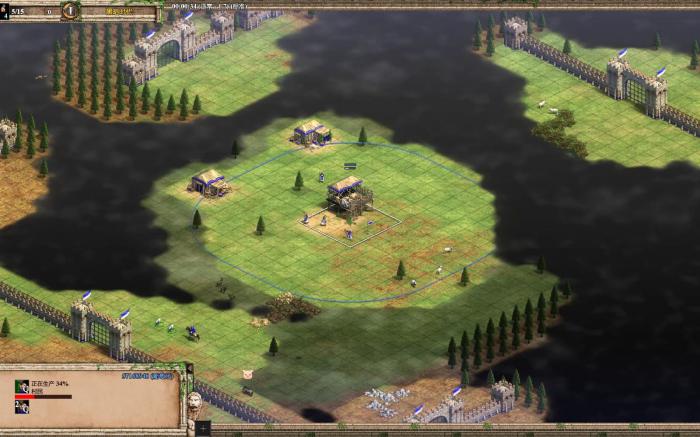Click the unit currently in production icon
This screenshot has width=700, height=437.
22,387
